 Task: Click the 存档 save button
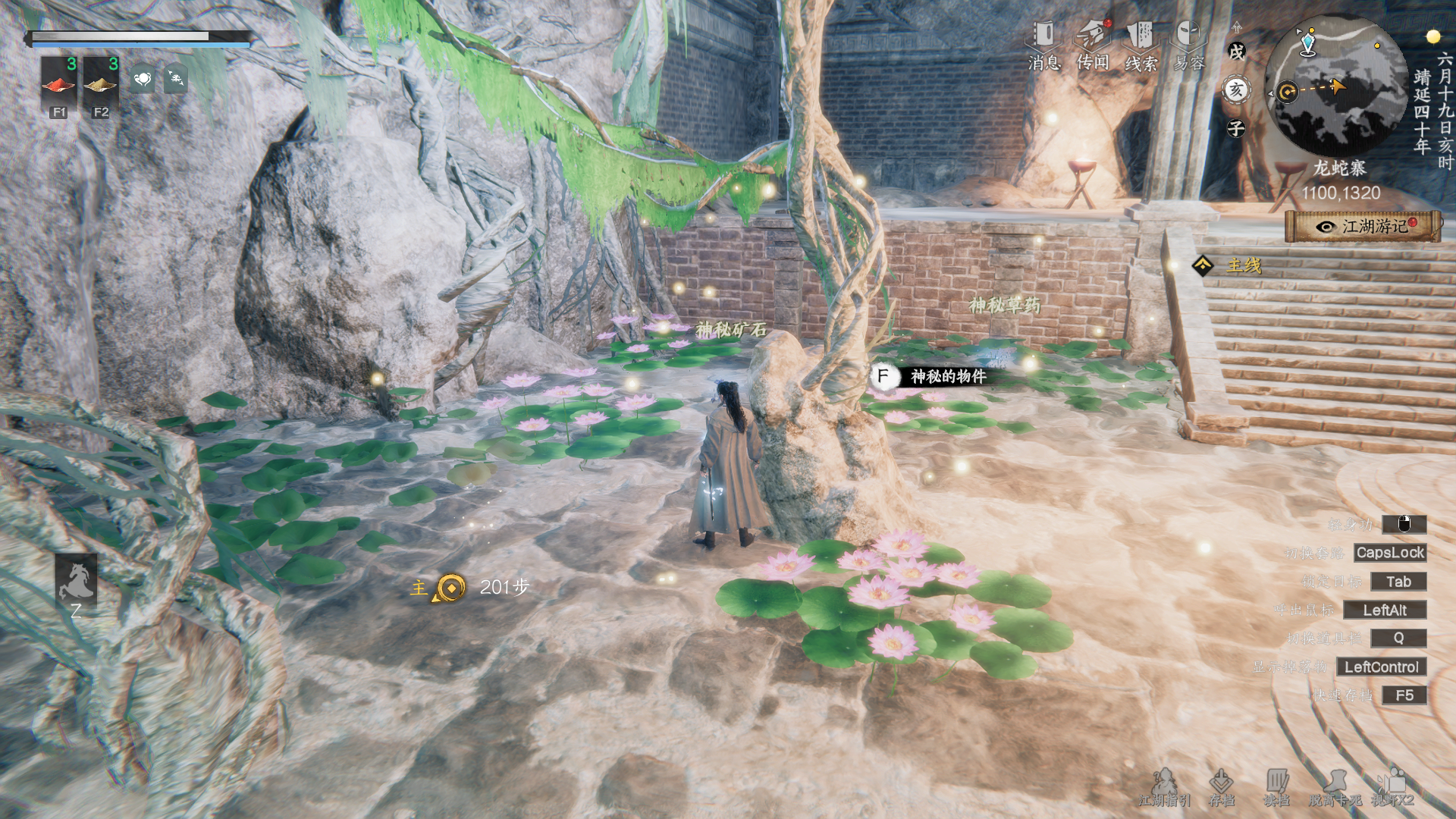(x=1221, y=787)
